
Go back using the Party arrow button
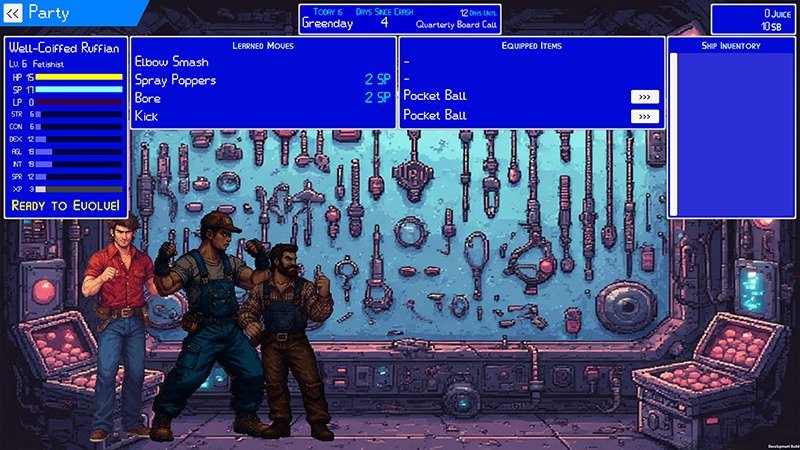13,13
